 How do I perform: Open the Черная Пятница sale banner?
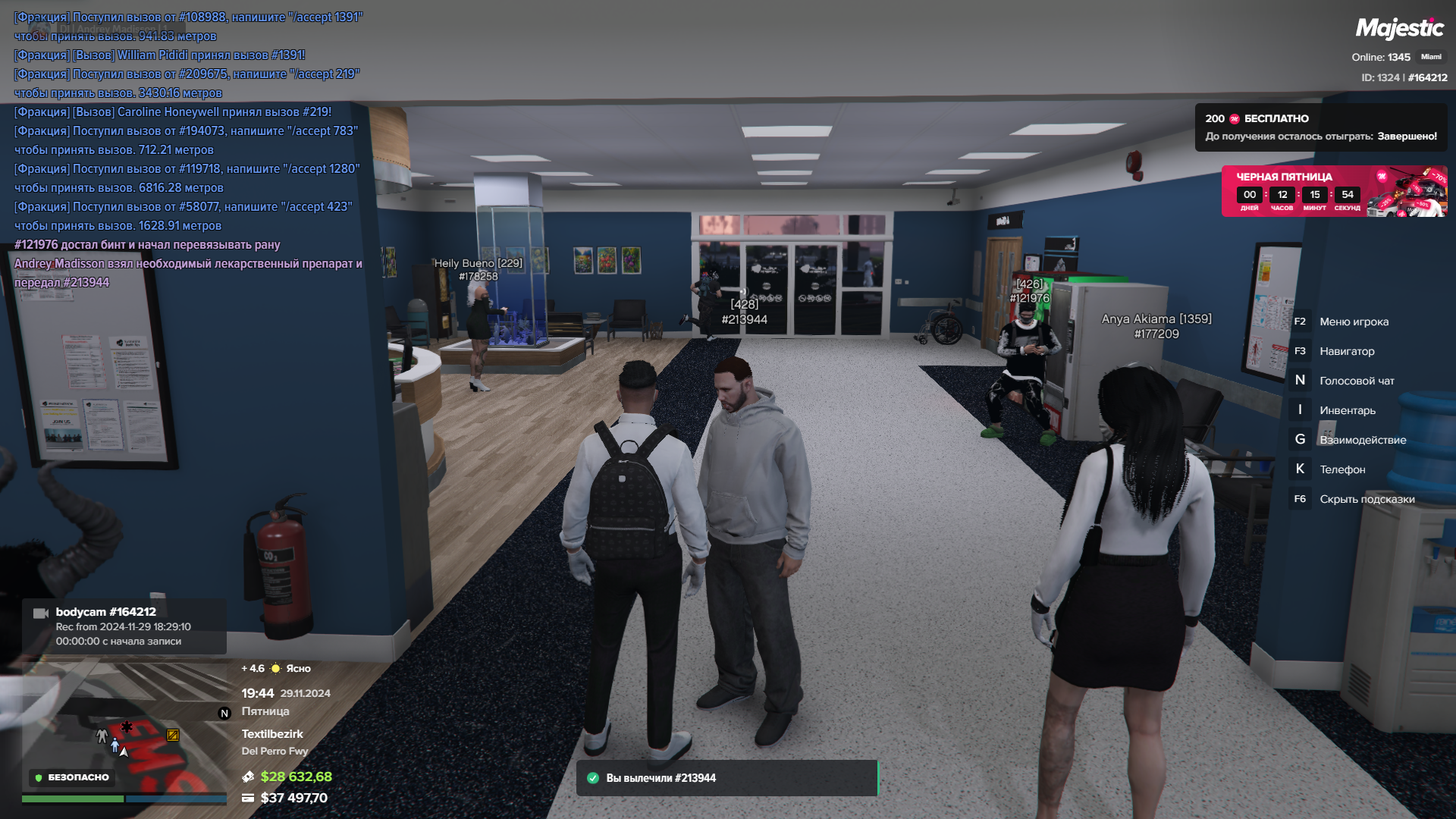[1333, 191]
